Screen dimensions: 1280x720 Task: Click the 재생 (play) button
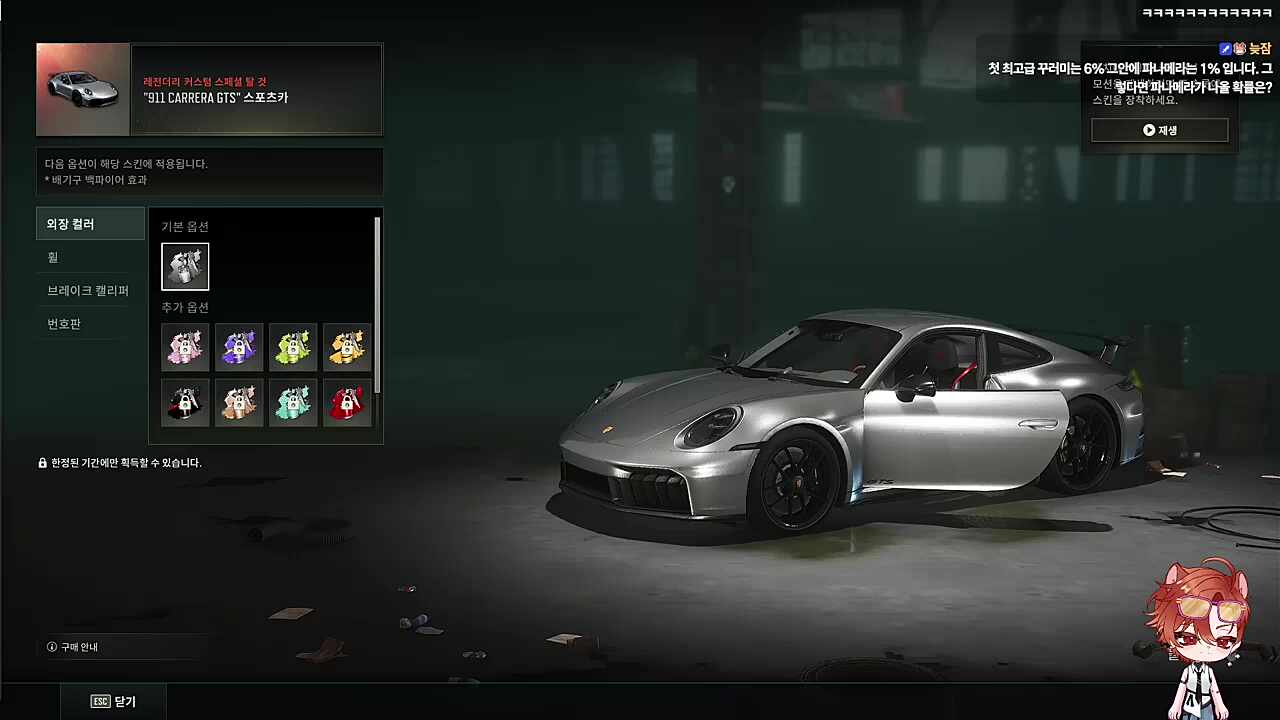1159,130
